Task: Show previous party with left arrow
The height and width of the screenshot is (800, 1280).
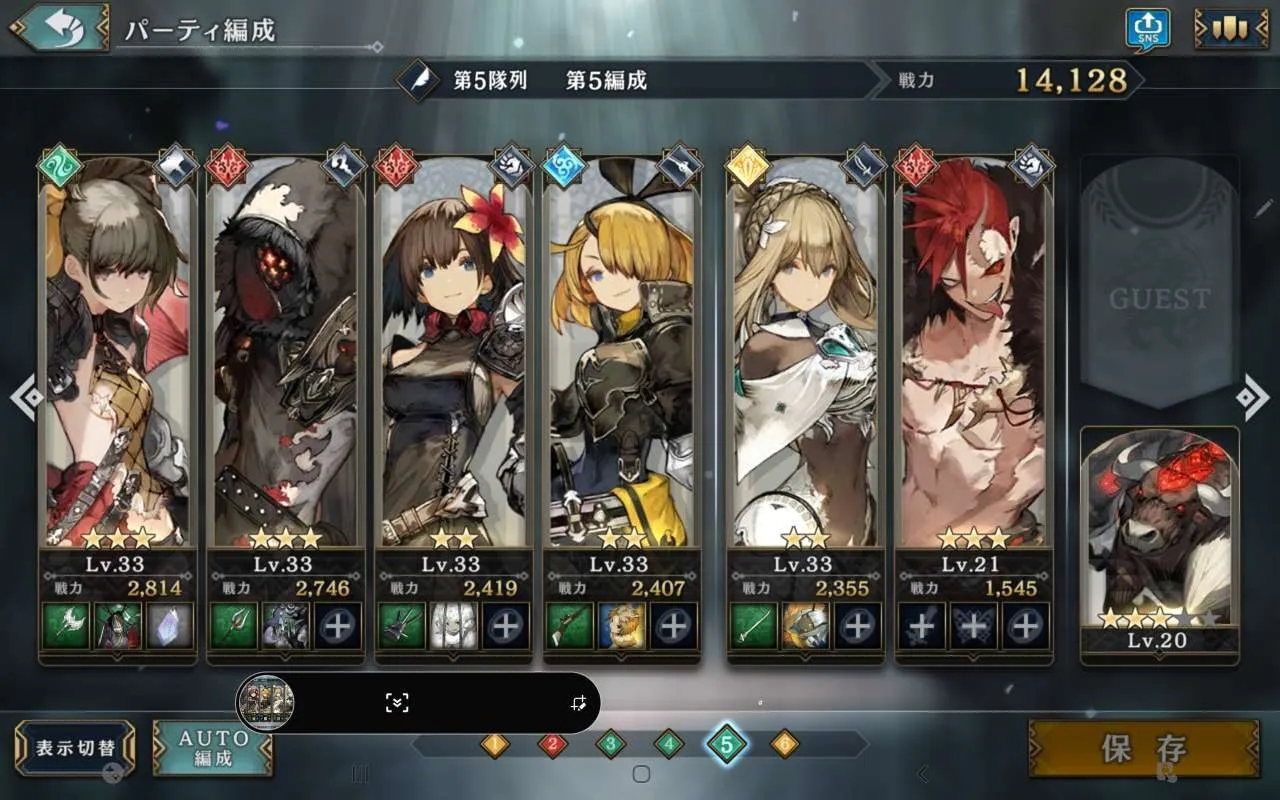Action: point(25,398)
